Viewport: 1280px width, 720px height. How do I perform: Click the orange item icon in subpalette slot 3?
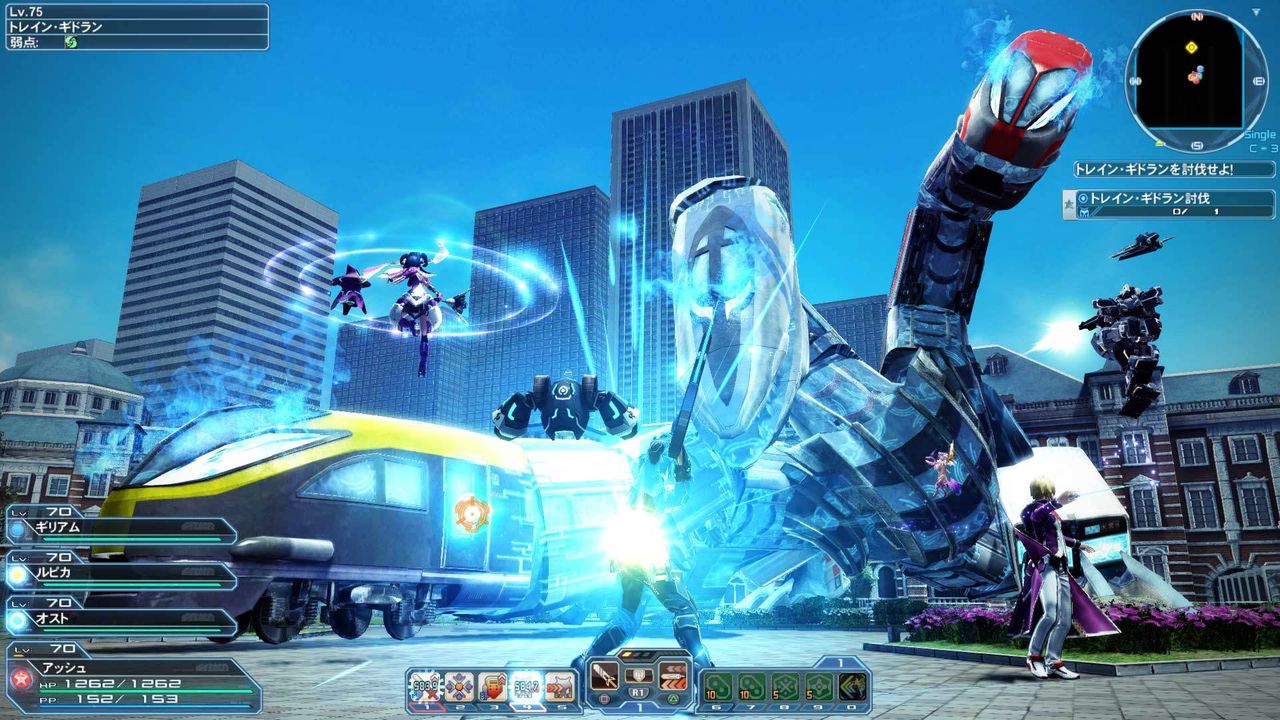coord(494,684)
